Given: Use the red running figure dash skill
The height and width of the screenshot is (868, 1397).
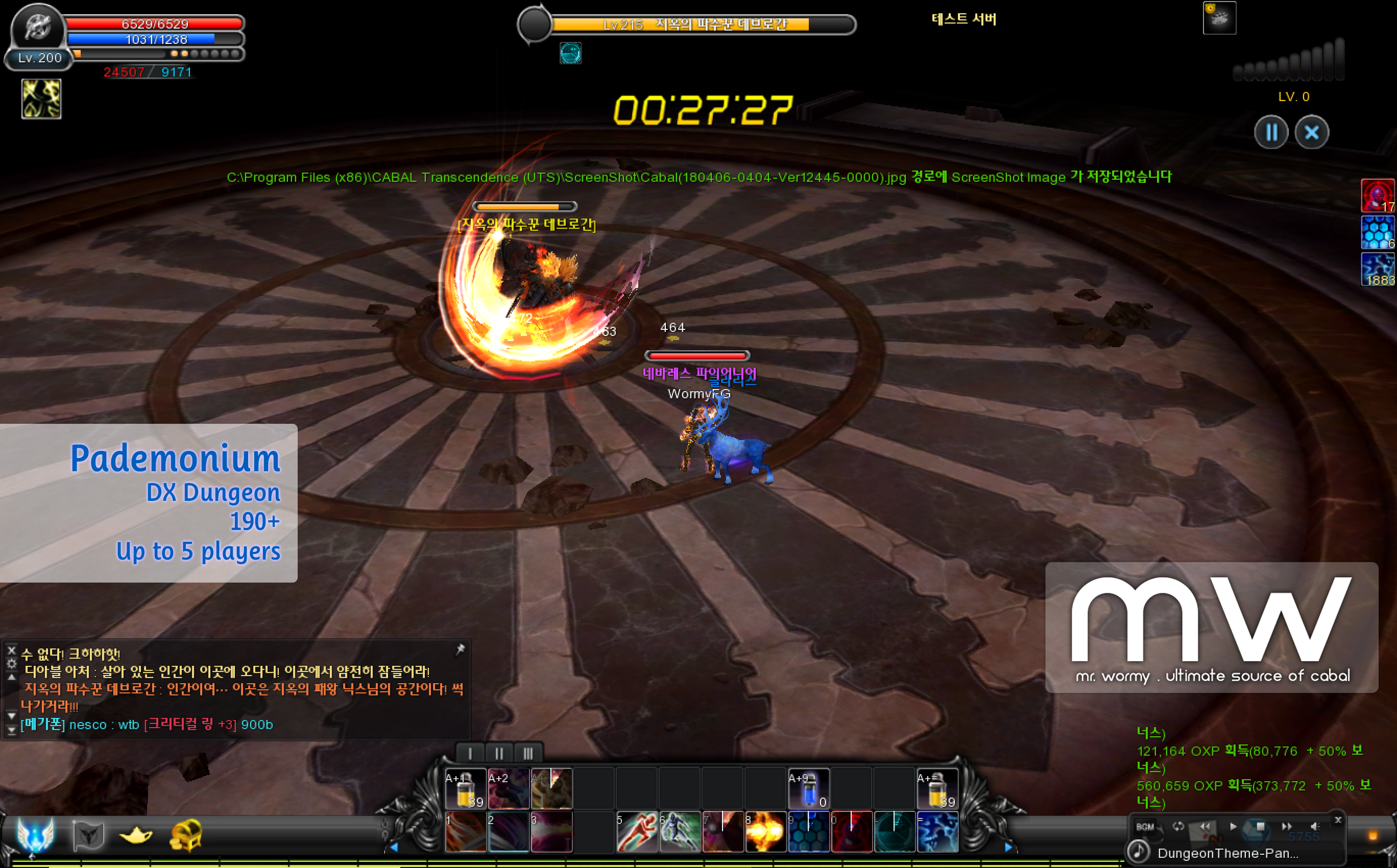Looking at the screenshot, I should 637,832.
